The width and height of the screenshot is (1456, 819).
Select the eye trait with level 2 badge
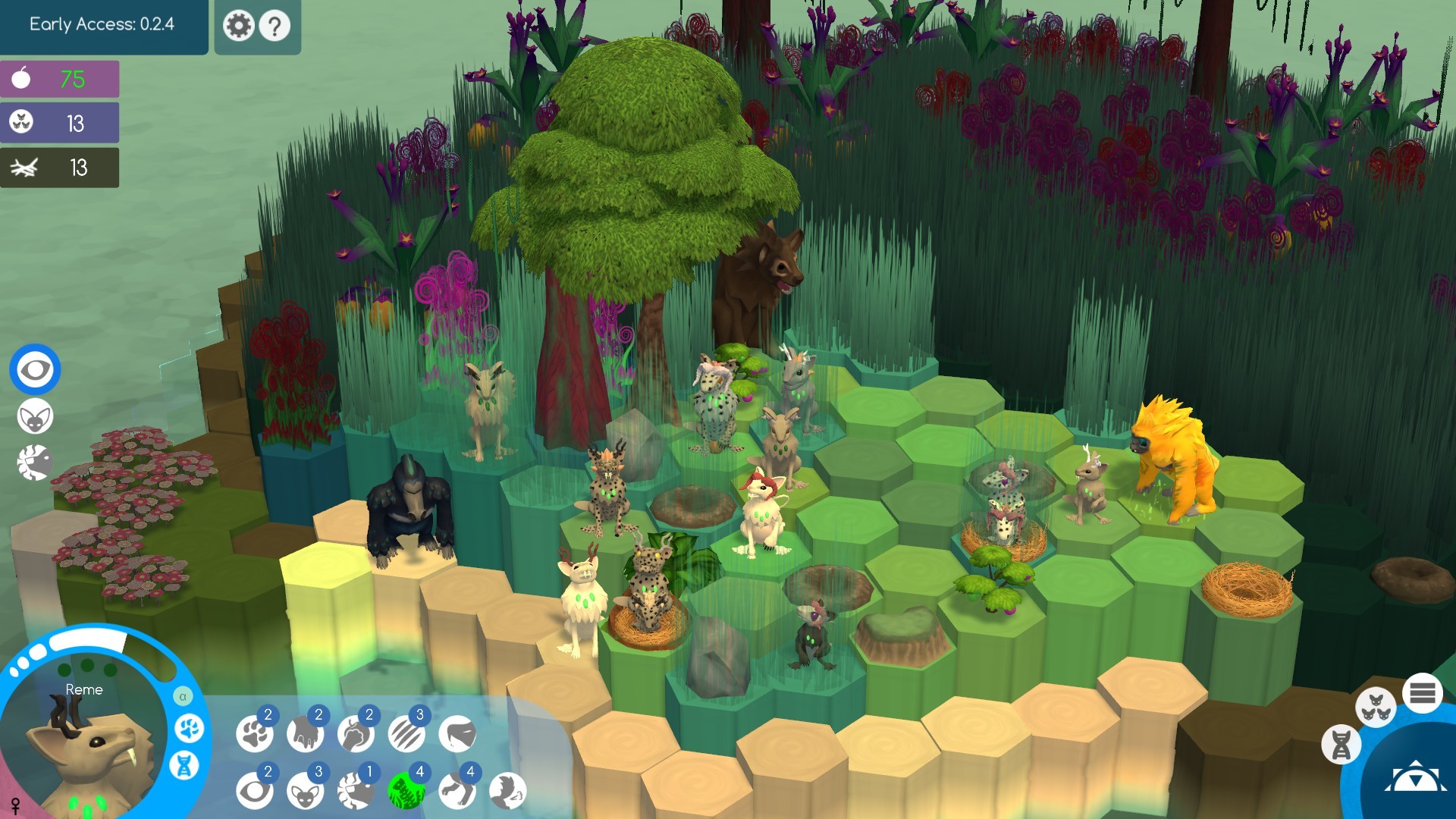coord(254,791)
